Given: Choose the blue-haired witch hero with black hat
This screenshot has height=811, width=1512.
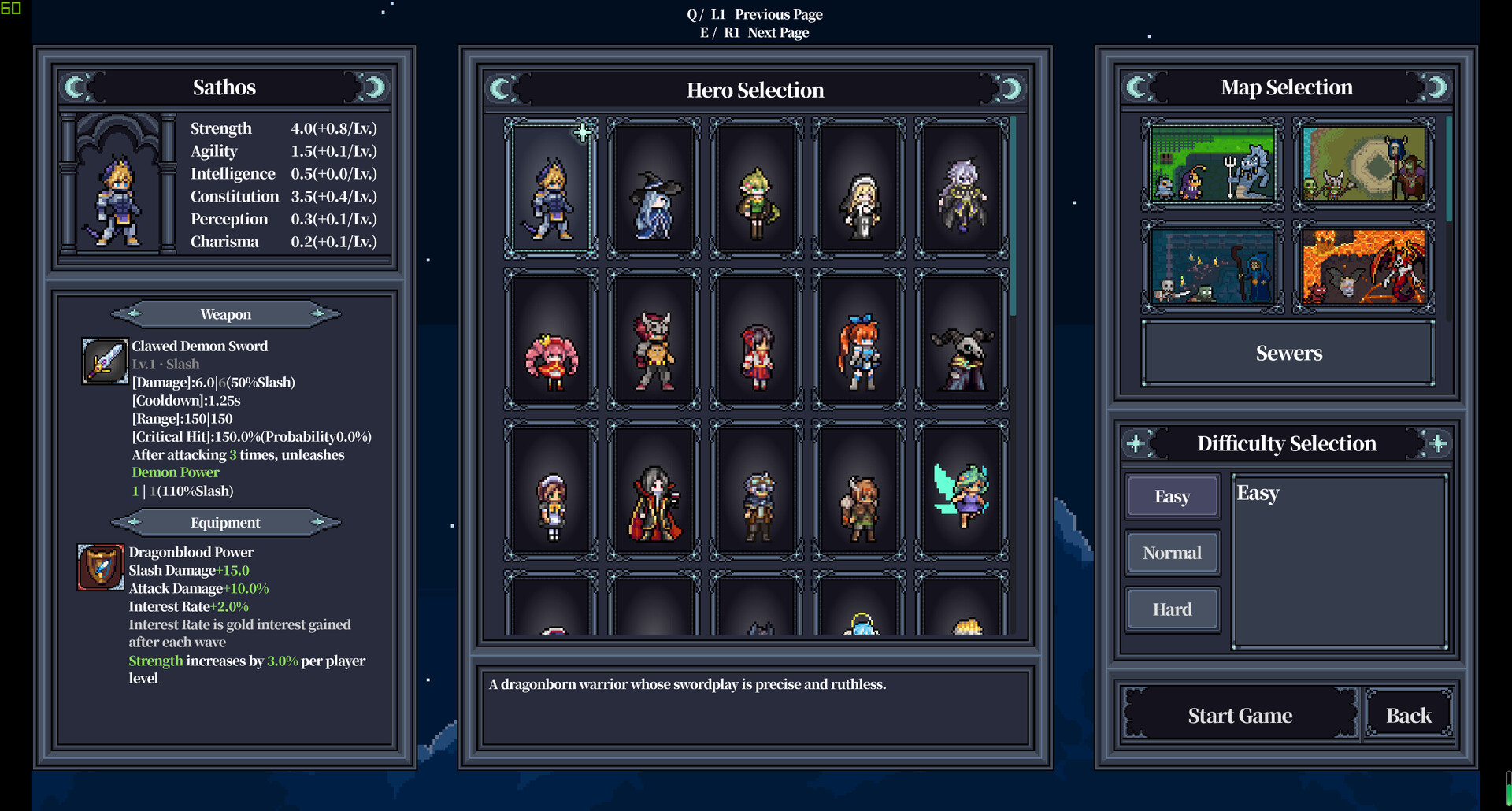Looking at the screenshot, I should click(x=654, y=189).
